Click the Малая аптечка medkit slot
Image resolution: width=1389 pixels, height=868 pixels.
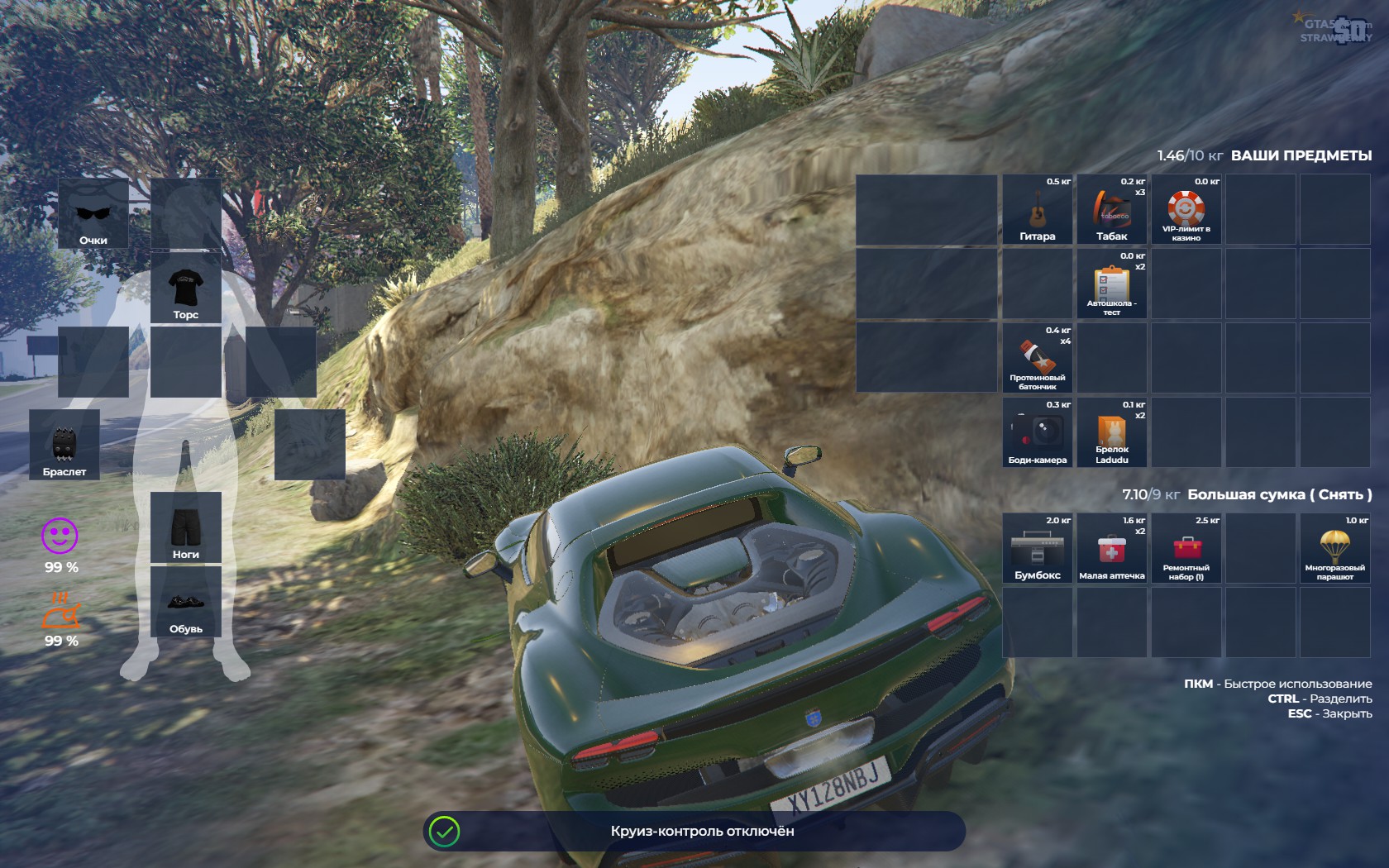coord(1112,549)
